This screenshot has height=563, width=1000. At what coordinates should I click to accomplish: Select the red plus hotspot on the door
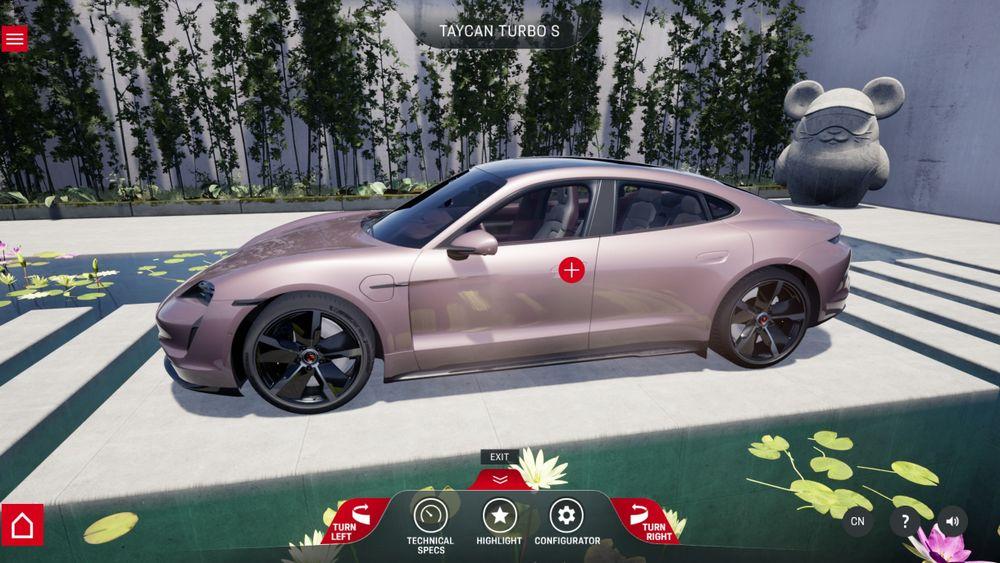571,269
